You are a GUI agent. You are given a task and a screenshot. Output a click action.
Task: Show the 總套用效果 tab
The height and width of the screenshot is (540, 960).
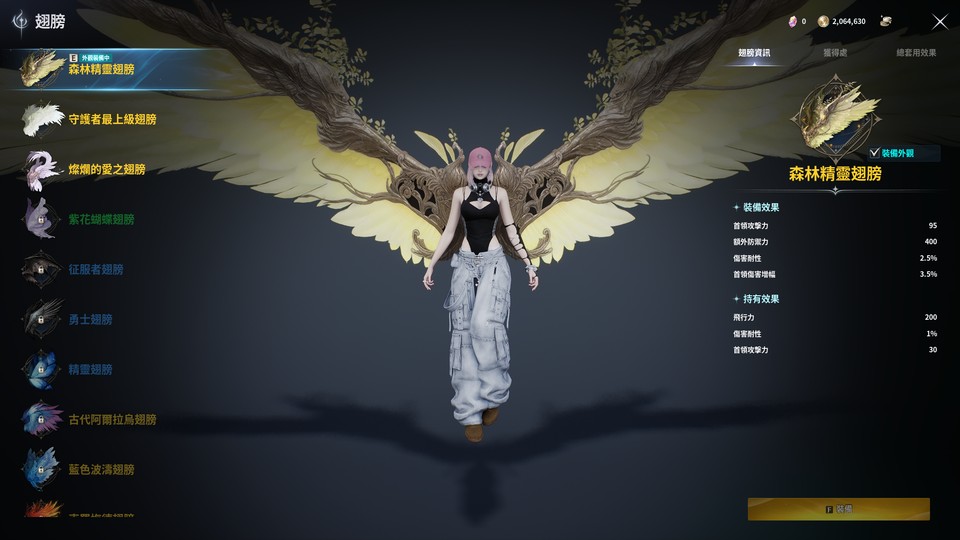click(x=916, y=52)
